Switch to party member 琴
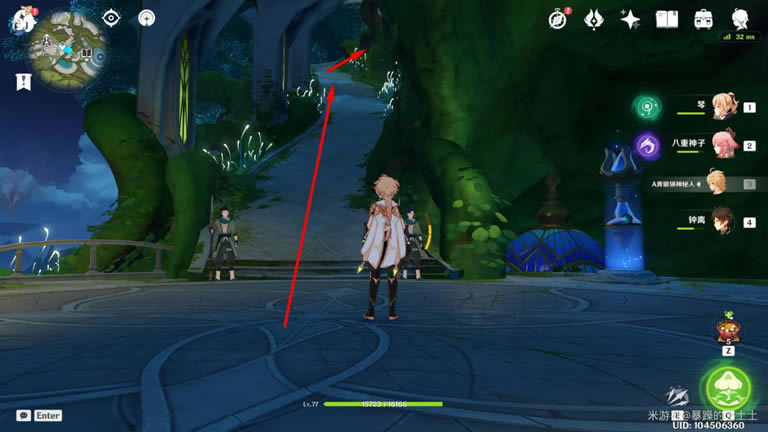Screen dimensions: 768x432 pos(720,106)
